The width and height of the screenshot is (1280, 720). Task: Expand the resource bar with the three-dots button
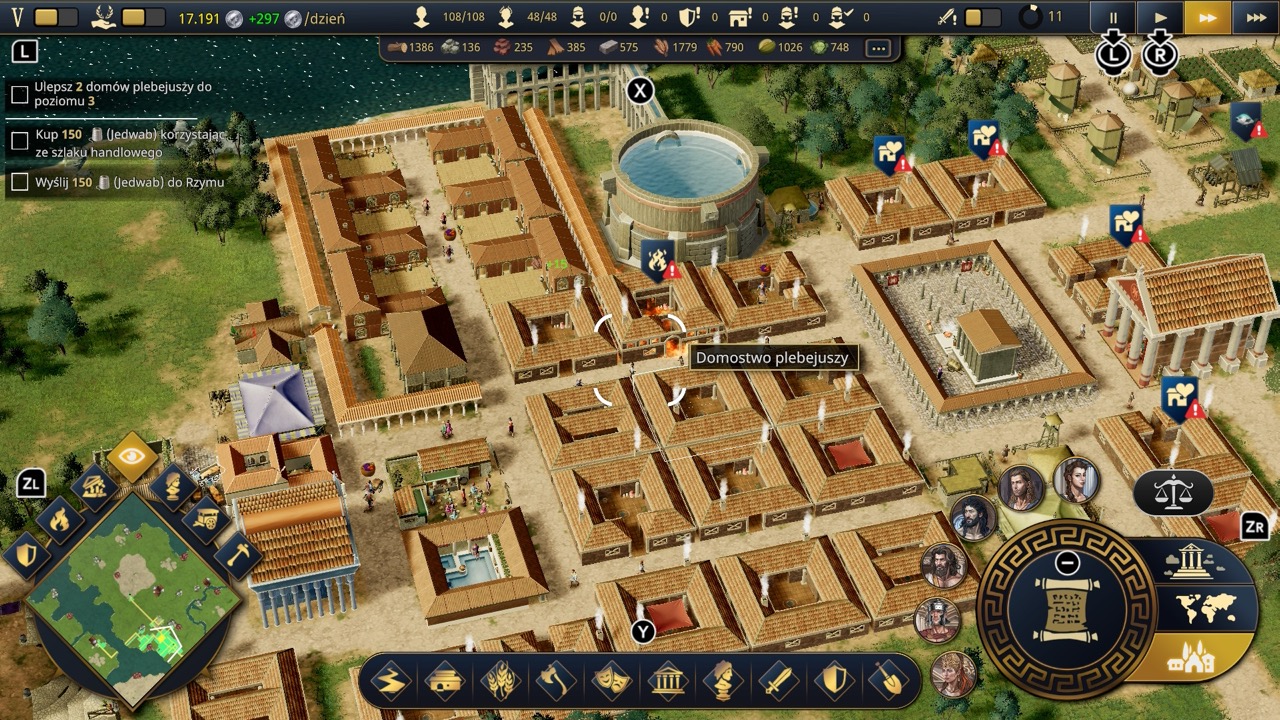[878, 48]
